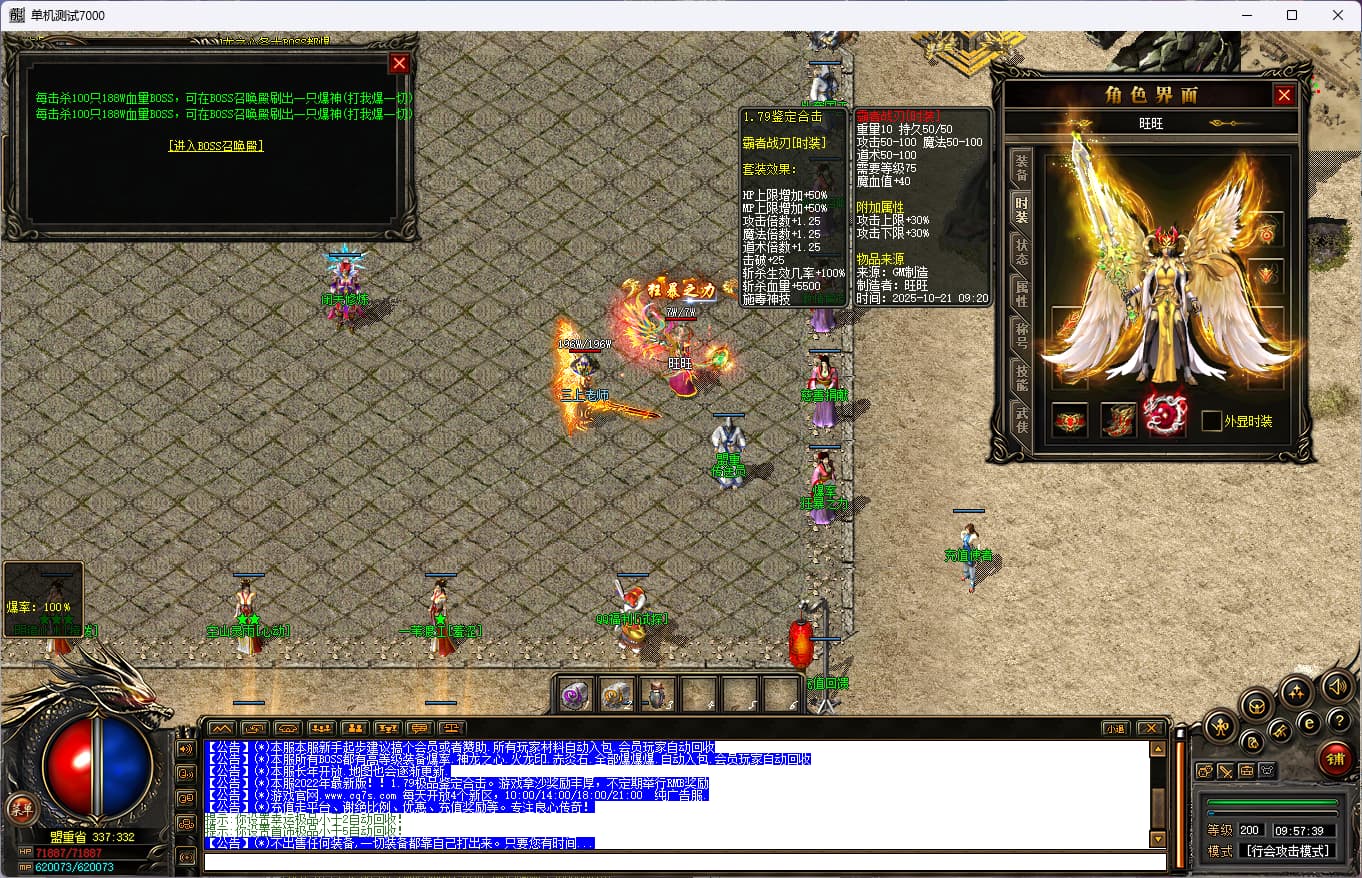
Task: Select the red boots fashion slot
Action: coord(1118,420)
